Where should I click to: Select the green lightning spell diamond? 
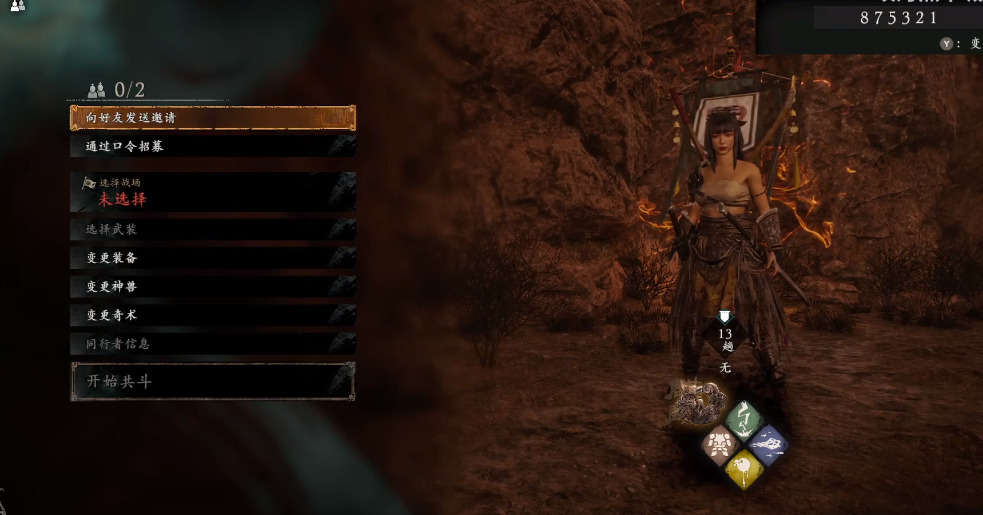[743, 419]
